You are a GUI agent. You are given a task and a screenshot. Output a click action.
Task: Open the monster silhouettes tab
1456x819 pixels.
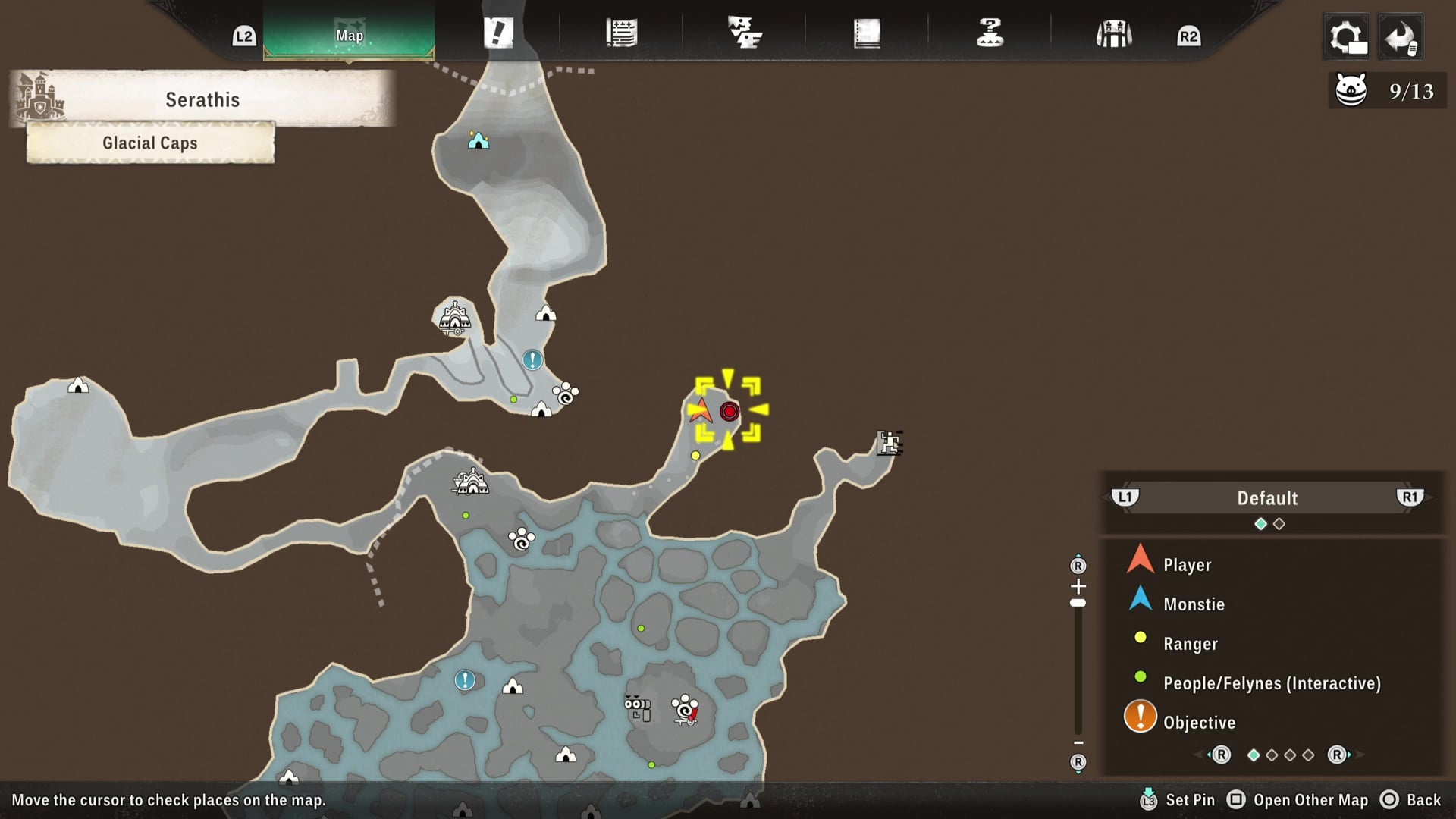(744, 33)
